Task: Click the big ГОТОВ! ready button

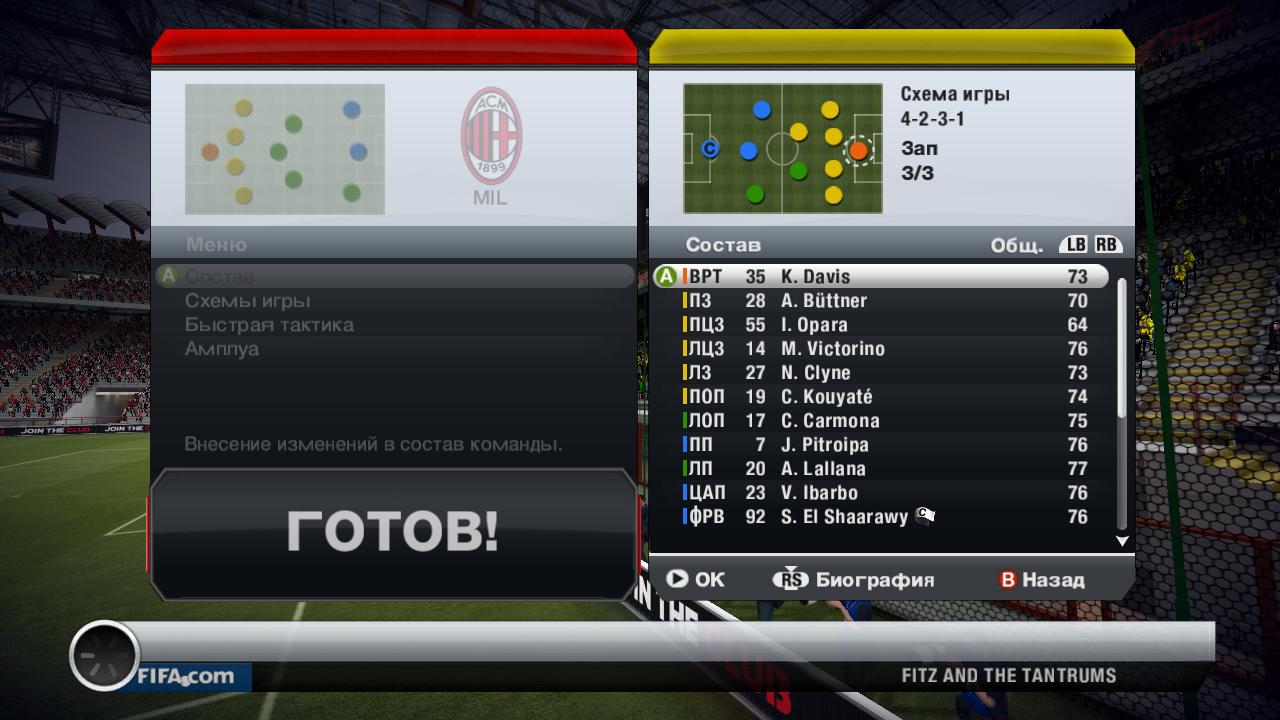Action: coord(392,532)
